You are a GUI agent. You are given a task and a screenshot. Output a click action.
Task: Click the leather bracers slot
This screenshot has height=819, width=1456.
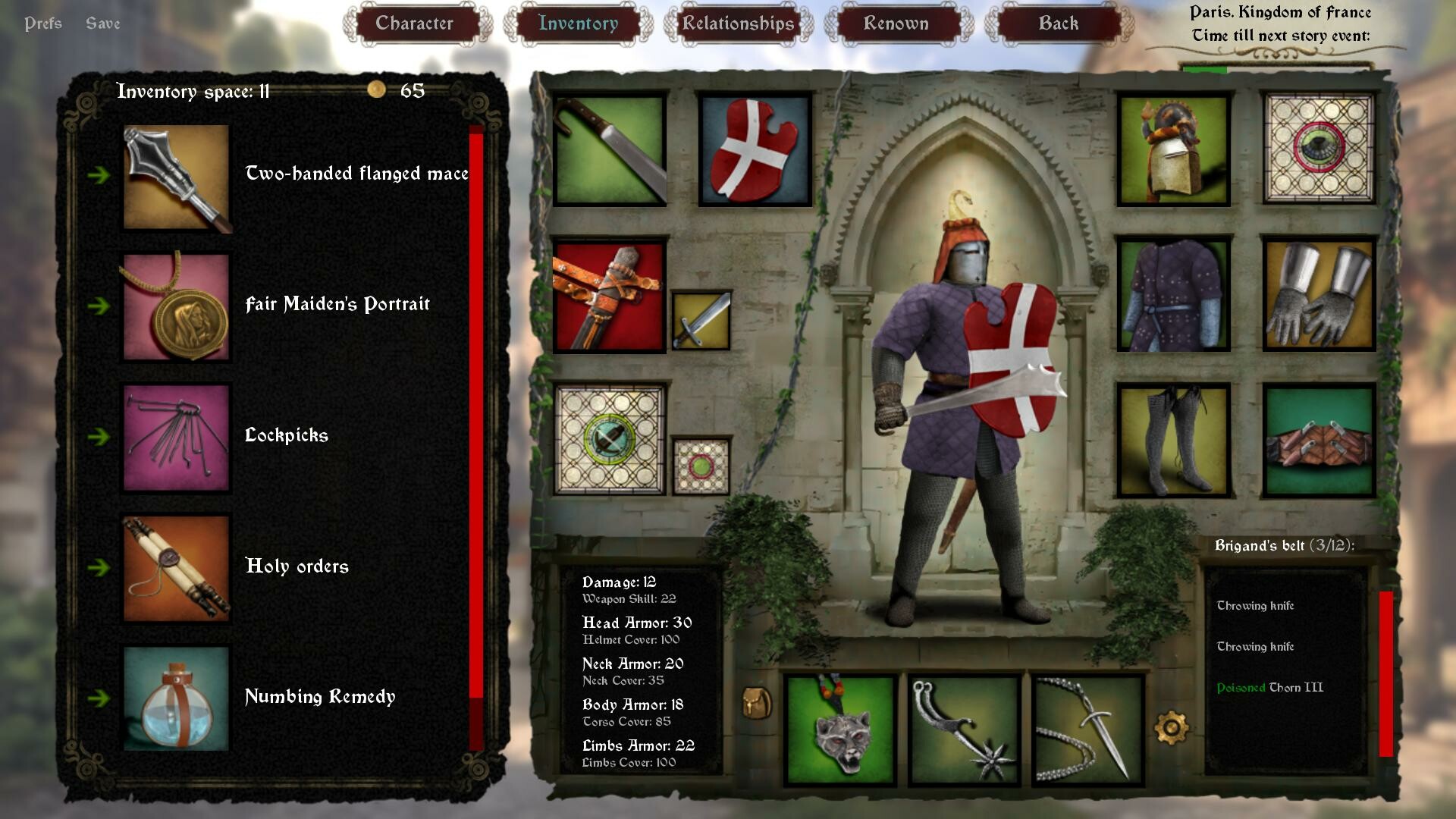pos(1319,440)
